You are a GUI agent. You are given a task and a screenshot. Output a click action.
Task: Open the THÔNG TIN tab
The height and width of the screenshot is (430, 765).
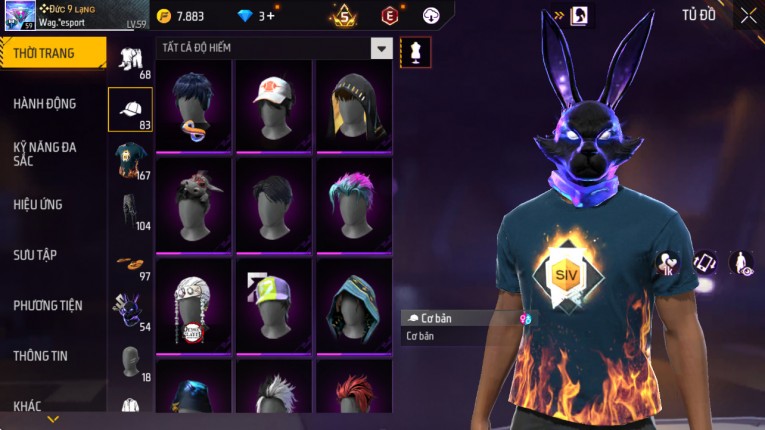tap(41, 355)
